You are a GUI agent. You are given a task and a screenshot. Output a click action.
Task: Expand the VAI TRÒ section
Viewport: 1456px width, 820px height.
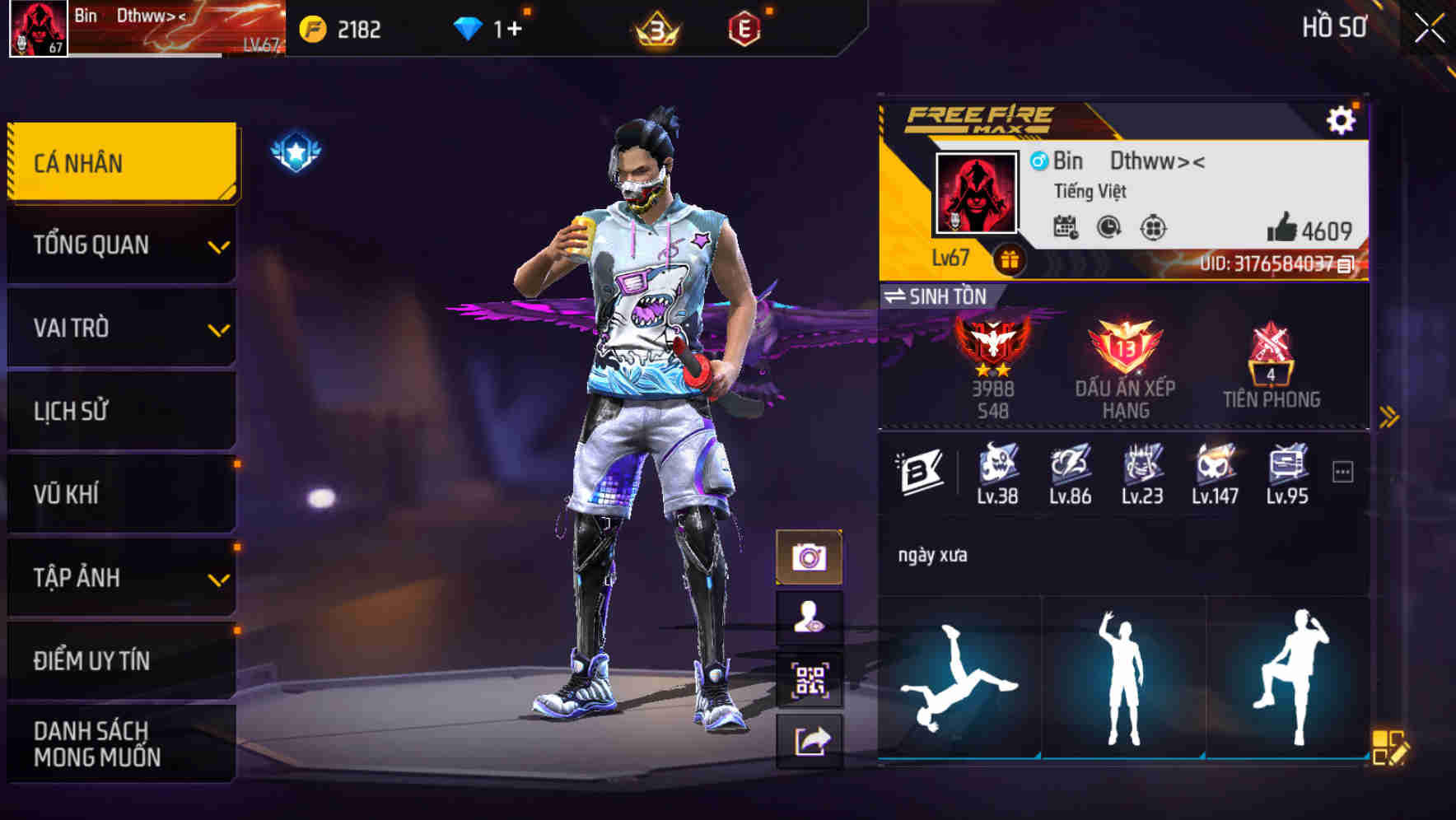(119, 328)
